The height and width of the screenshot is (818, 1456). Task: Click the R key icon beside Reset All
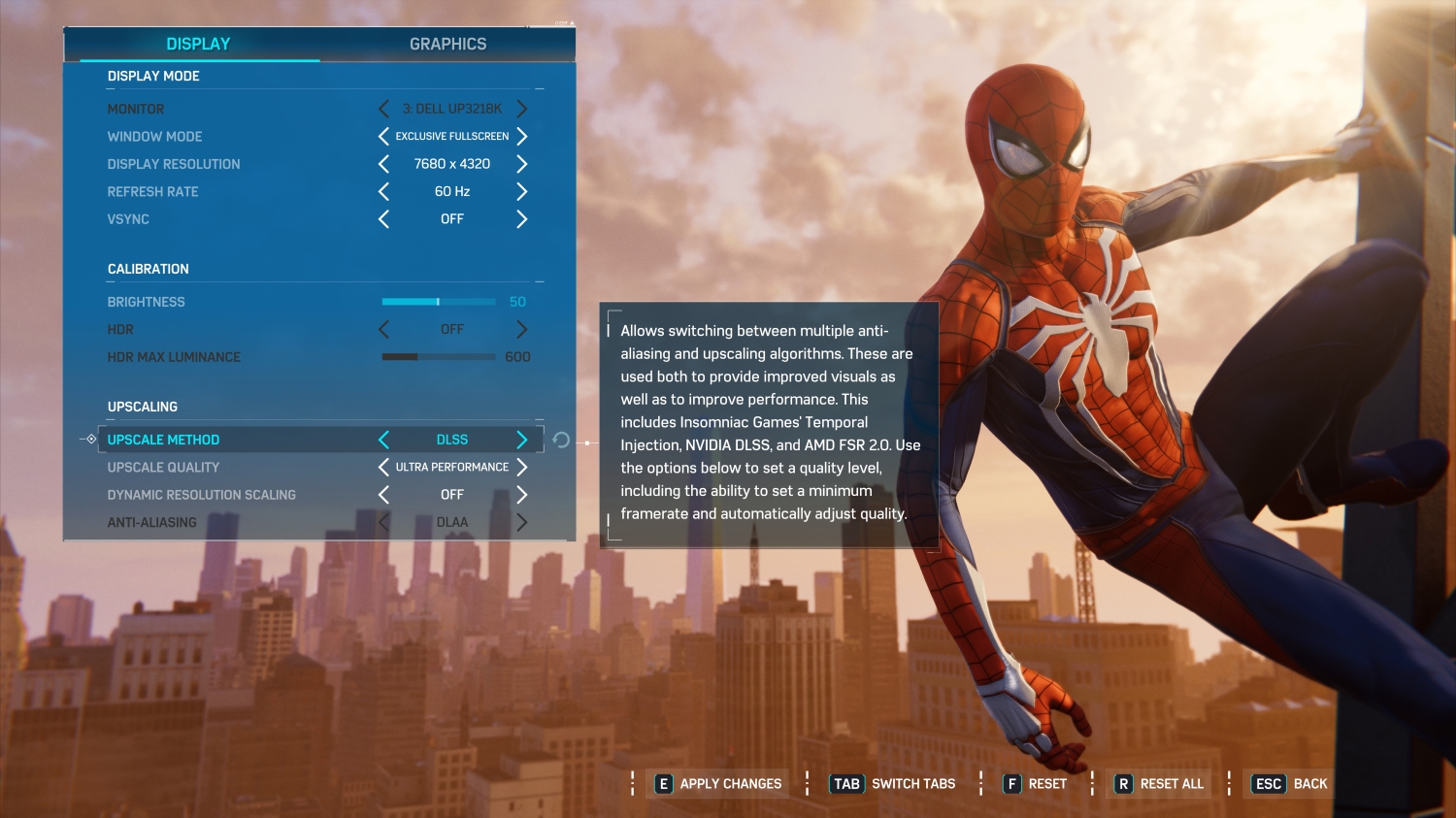pyautogui.click(x=1124, y=783)
